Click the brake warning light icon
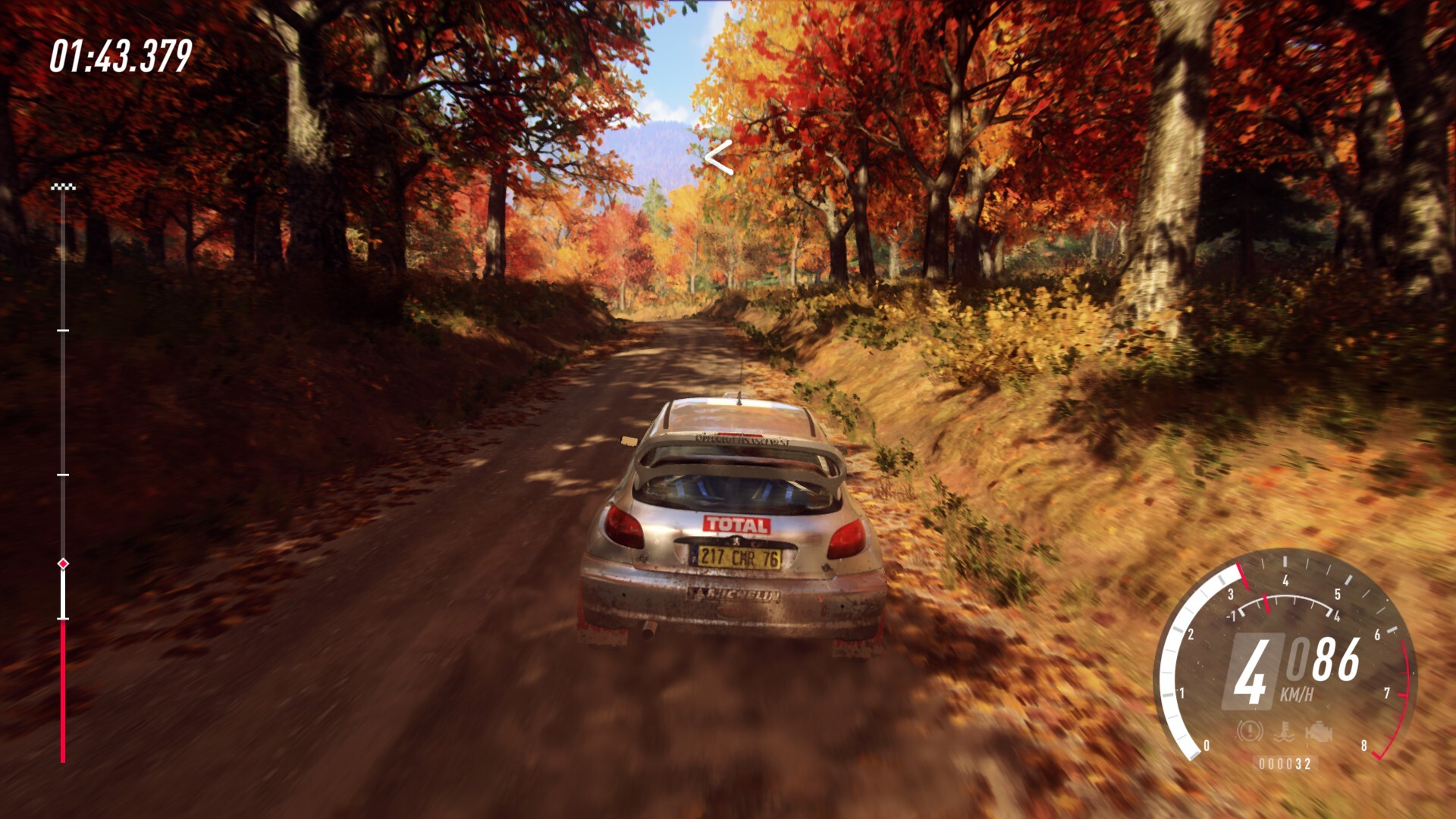The image size is (1456, 819). click(x=1249, y=732)
